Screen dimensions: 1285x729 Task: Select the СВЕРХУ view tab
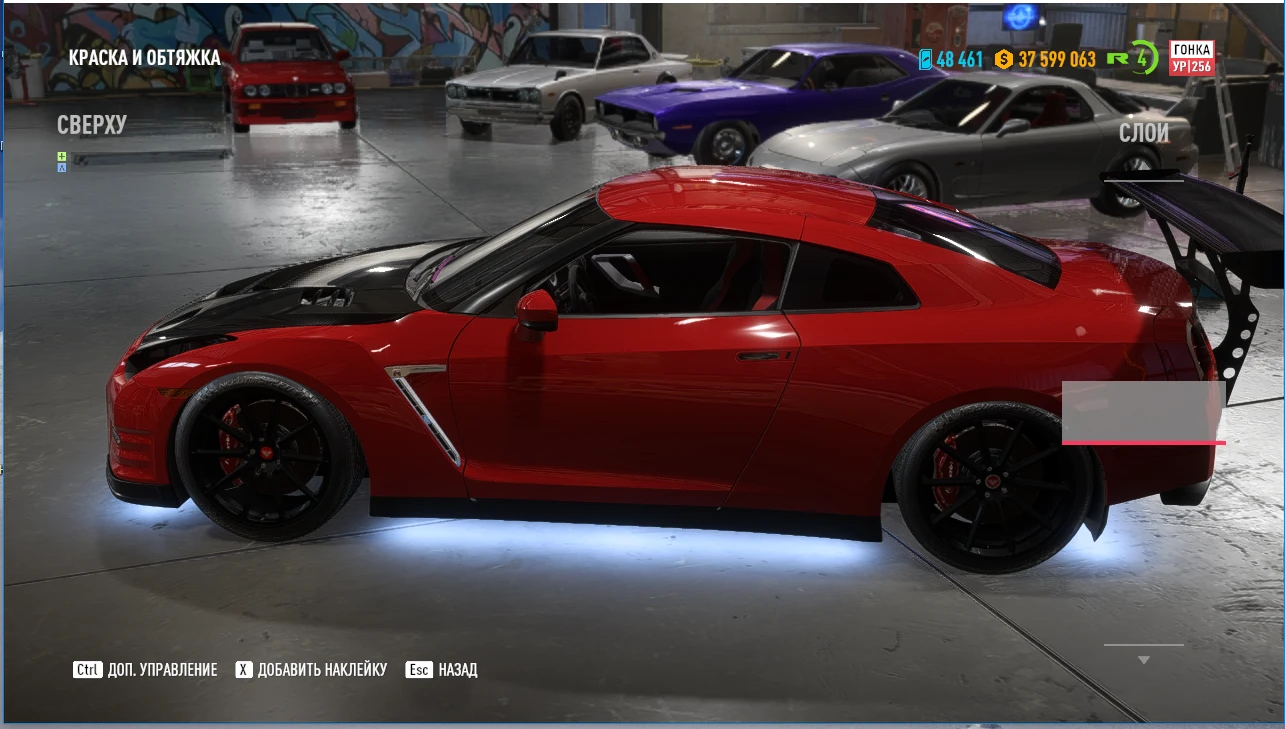(92, 125)
